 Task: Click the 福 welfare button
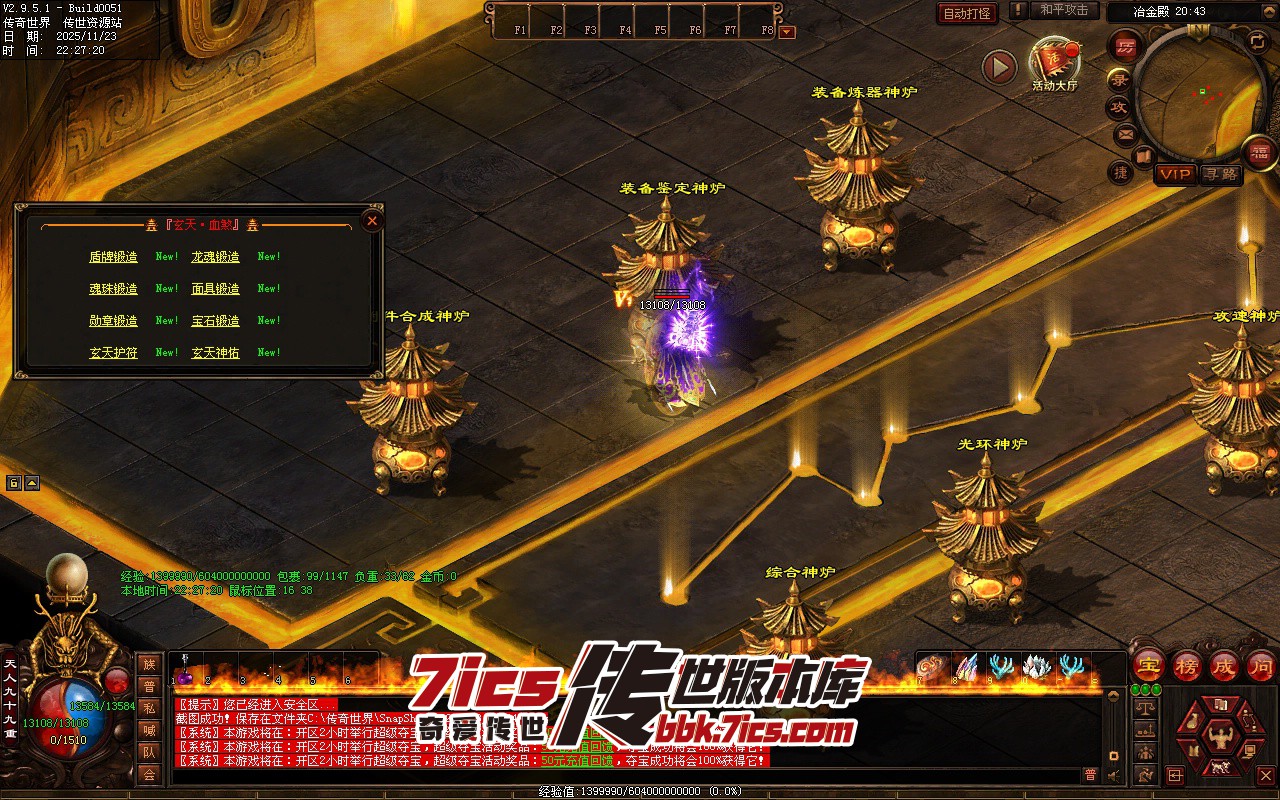(1260, 153)
